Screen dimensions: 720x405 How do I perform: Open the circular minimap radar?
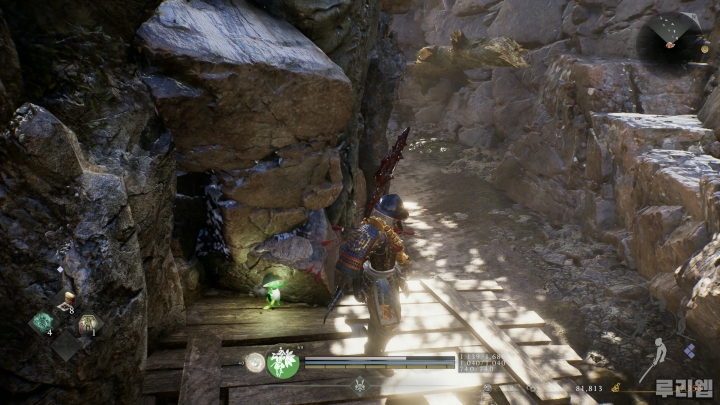670,38
